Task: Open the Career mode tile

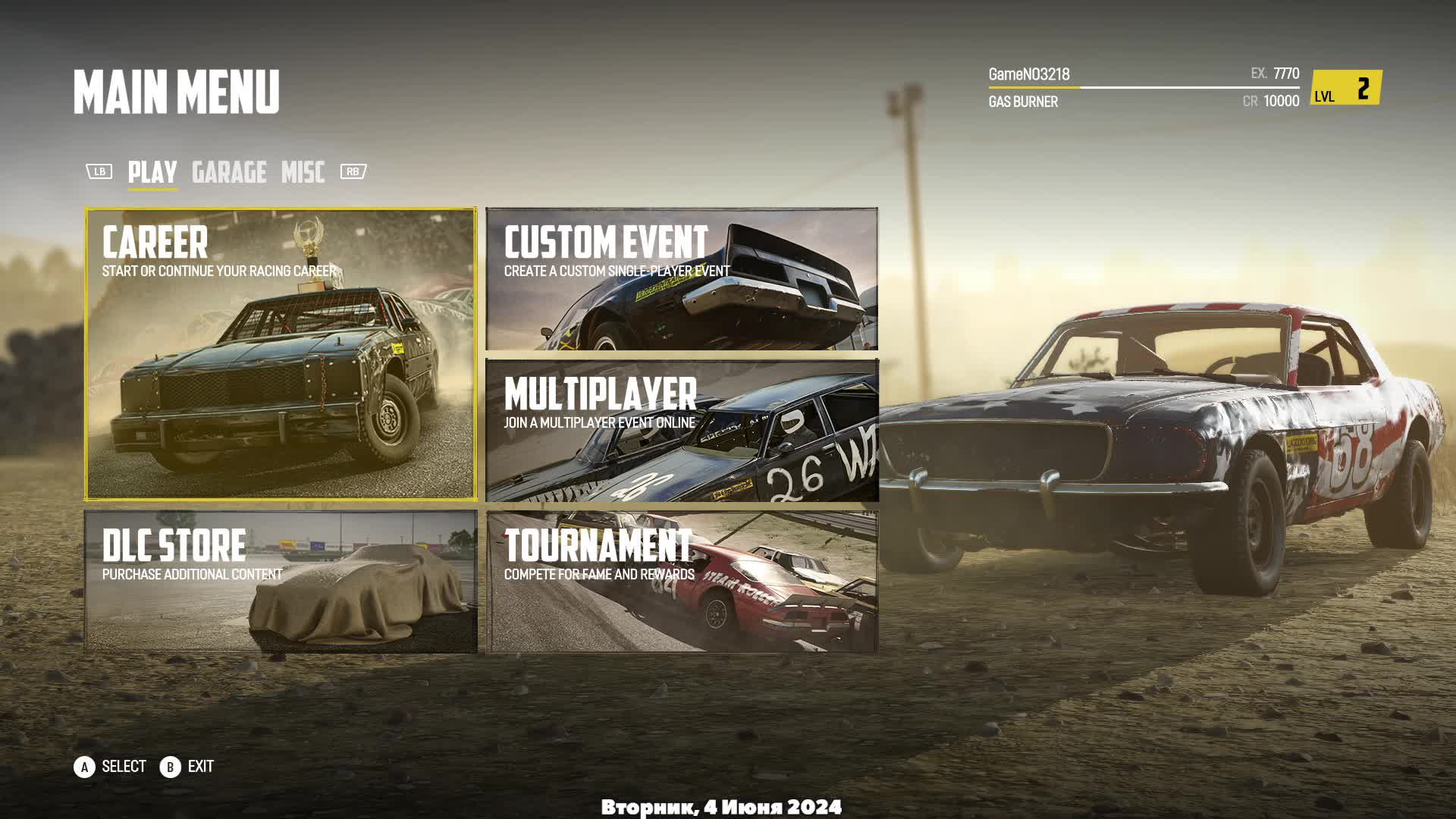Action: pos(281,353)
